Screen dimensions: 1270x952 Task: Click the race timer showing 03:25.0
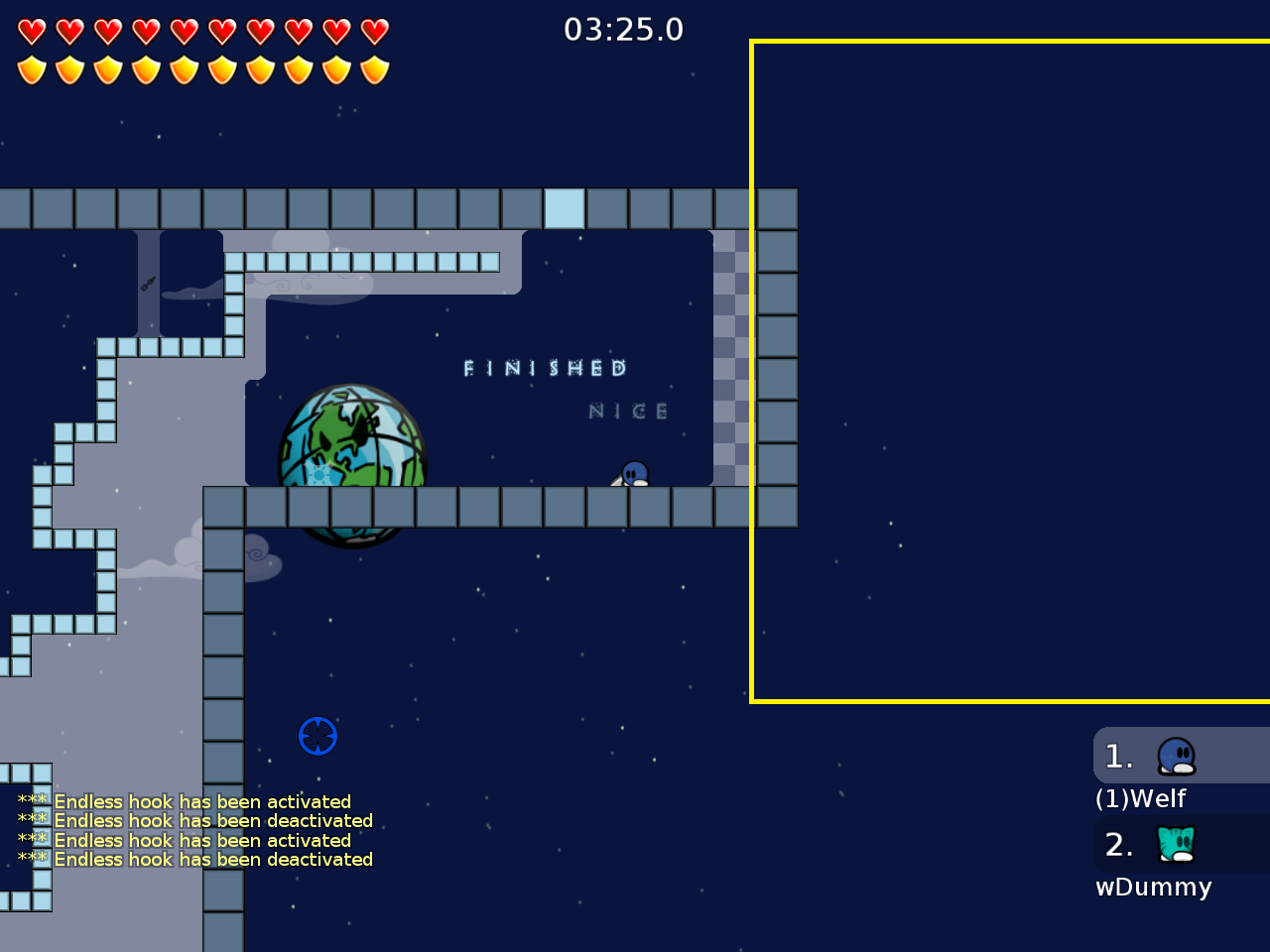(x=623, y=29)
